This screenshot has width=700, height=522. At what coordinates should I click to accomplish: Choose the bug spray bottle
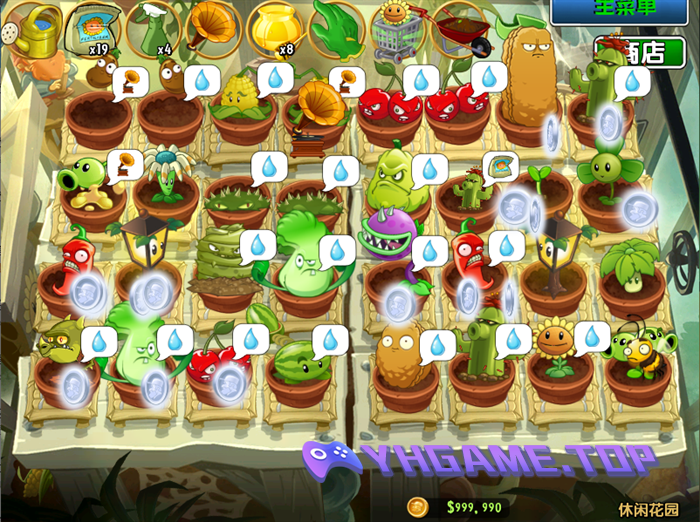pyautogui.click(x=152, y=28)
